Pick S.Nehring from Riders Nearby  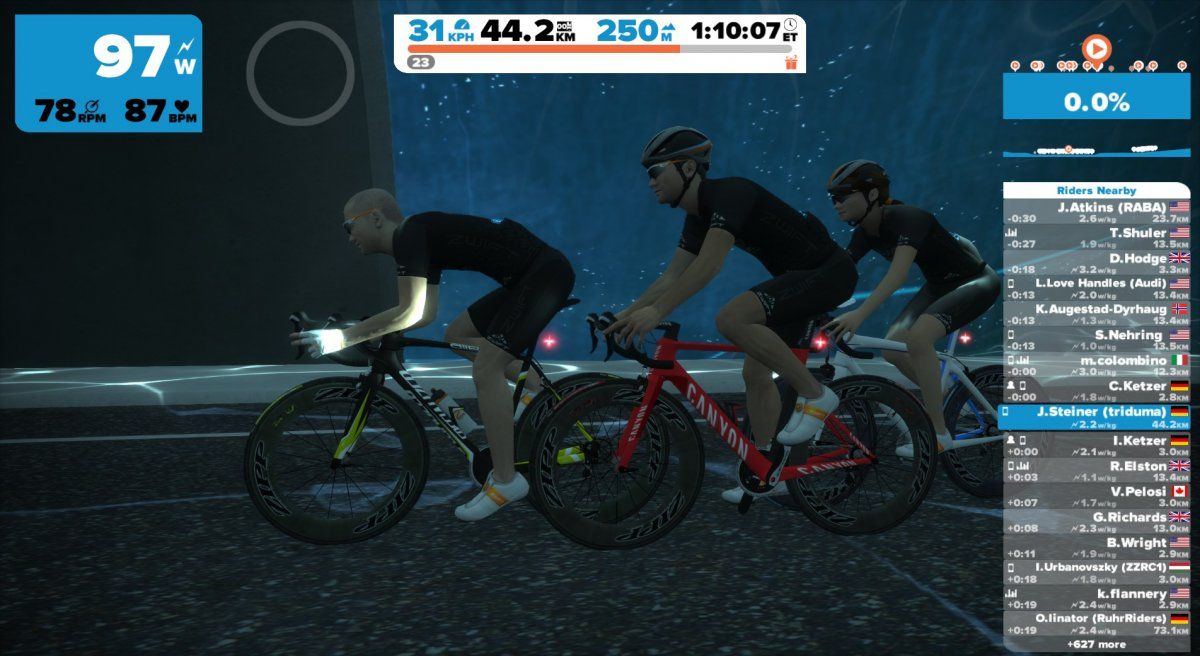pos(1097,340)
